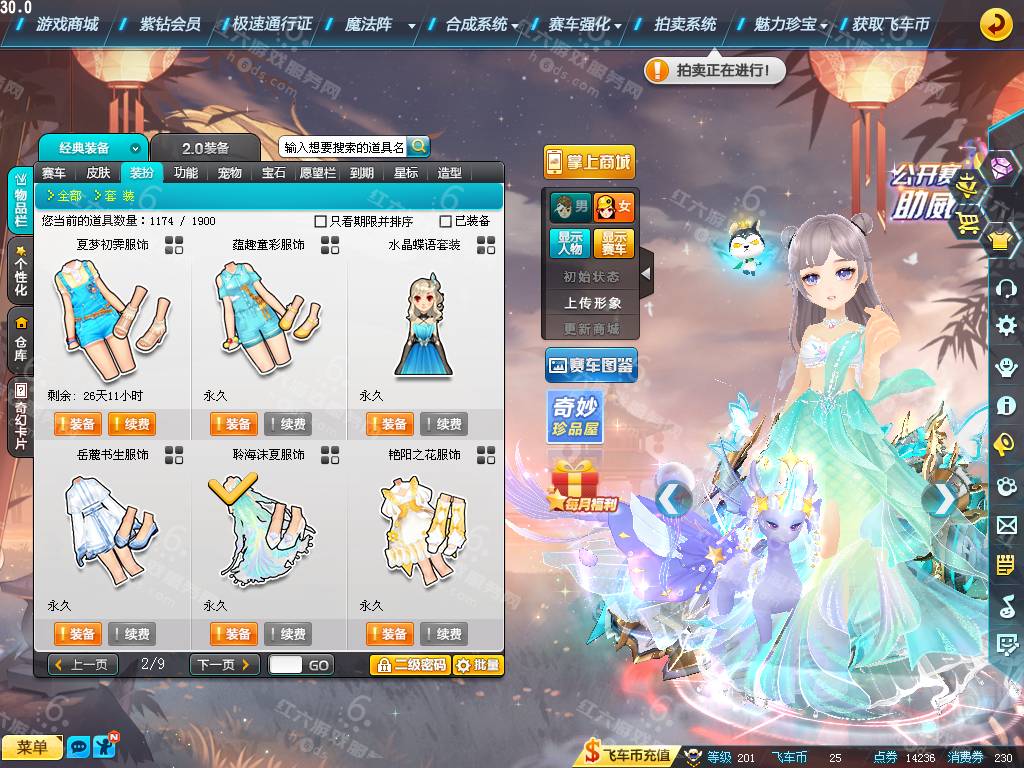
Task: Choose the 艳阳之花服饰 outfit item
Action: [424, 530]
